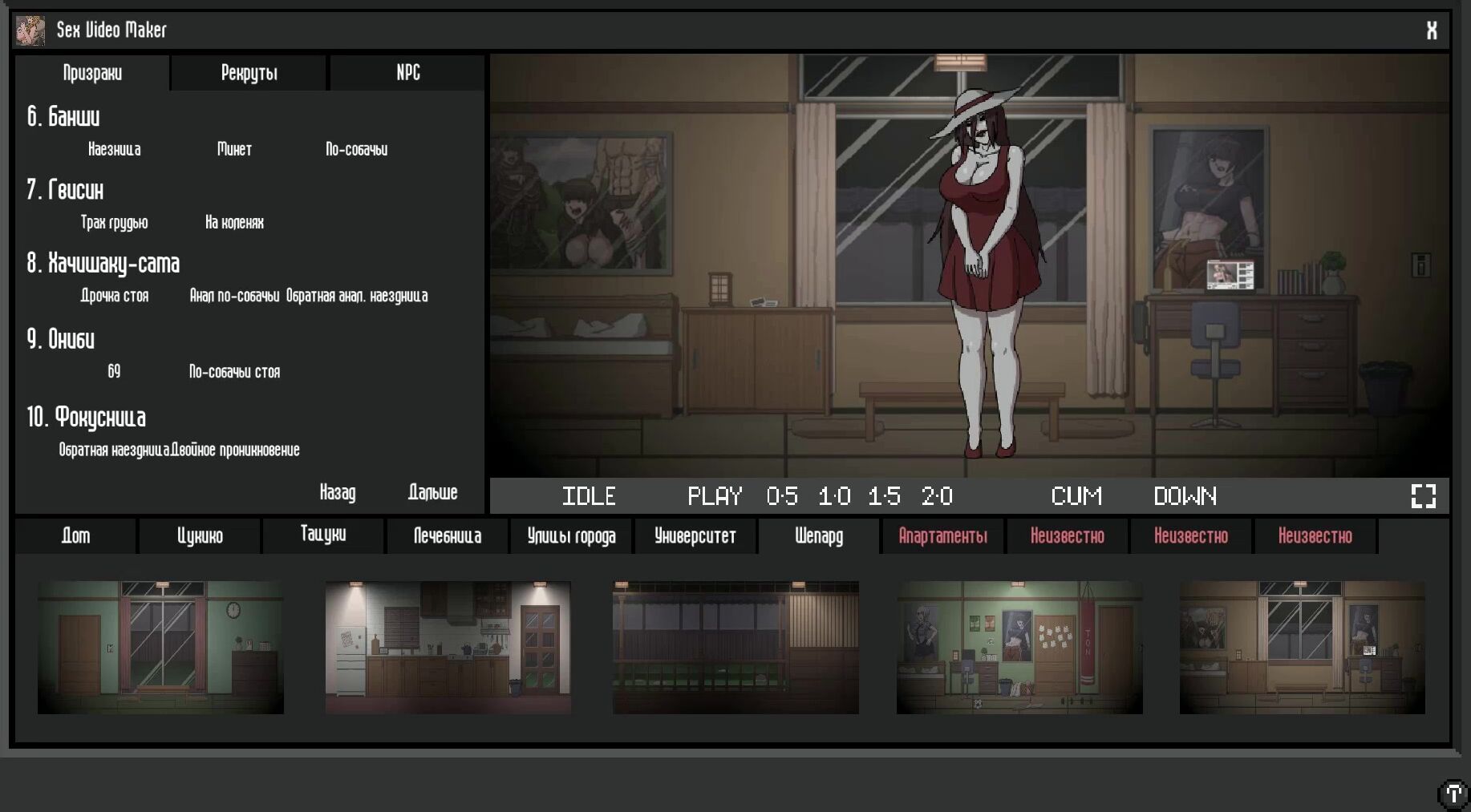Click the PLAY control
The height and width of the screenshot is (812, 1471).
pyautogui.click(x=715, y=496)
